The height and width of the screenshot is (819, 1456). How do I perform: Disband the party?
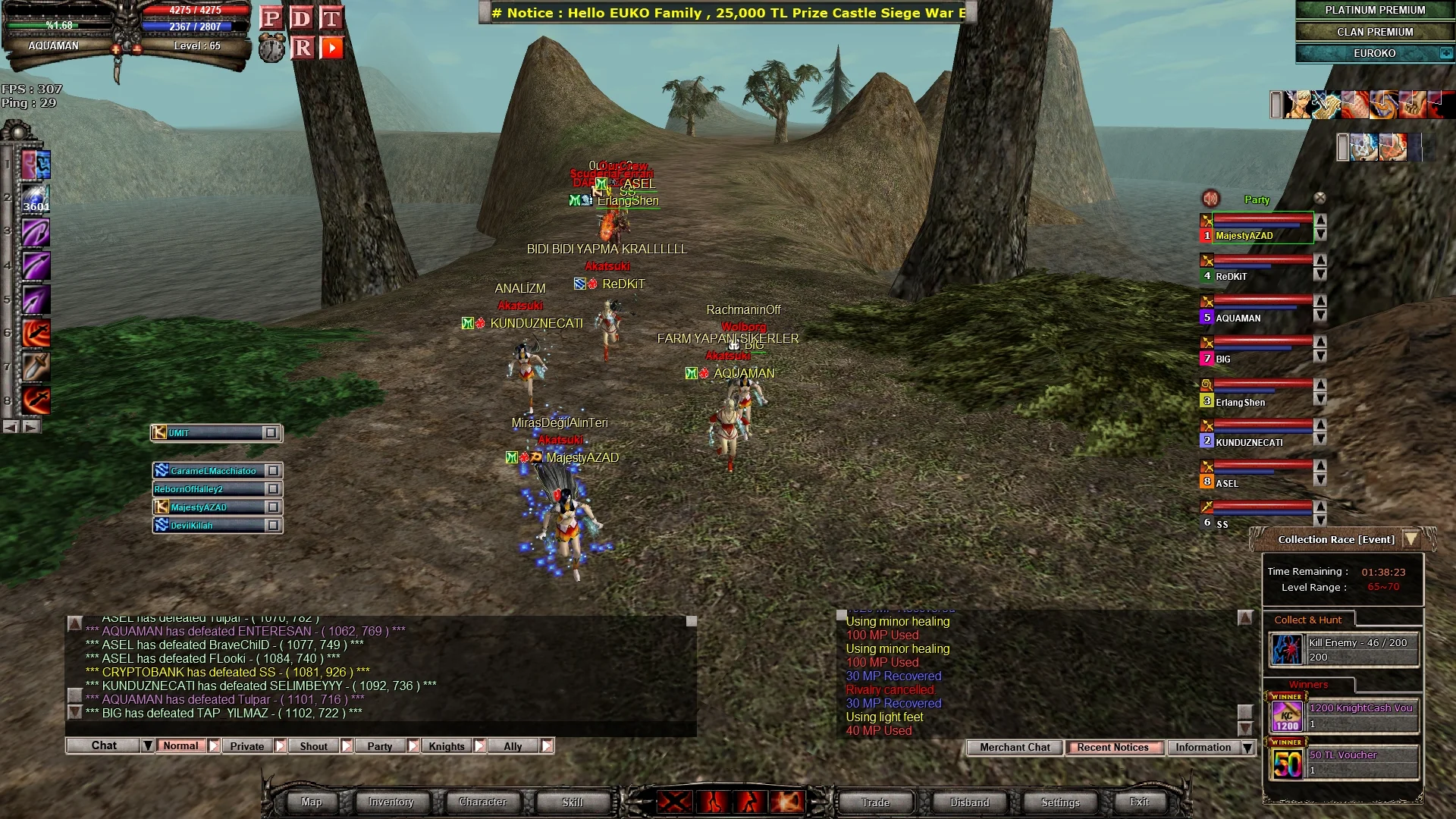pos(969,802)
